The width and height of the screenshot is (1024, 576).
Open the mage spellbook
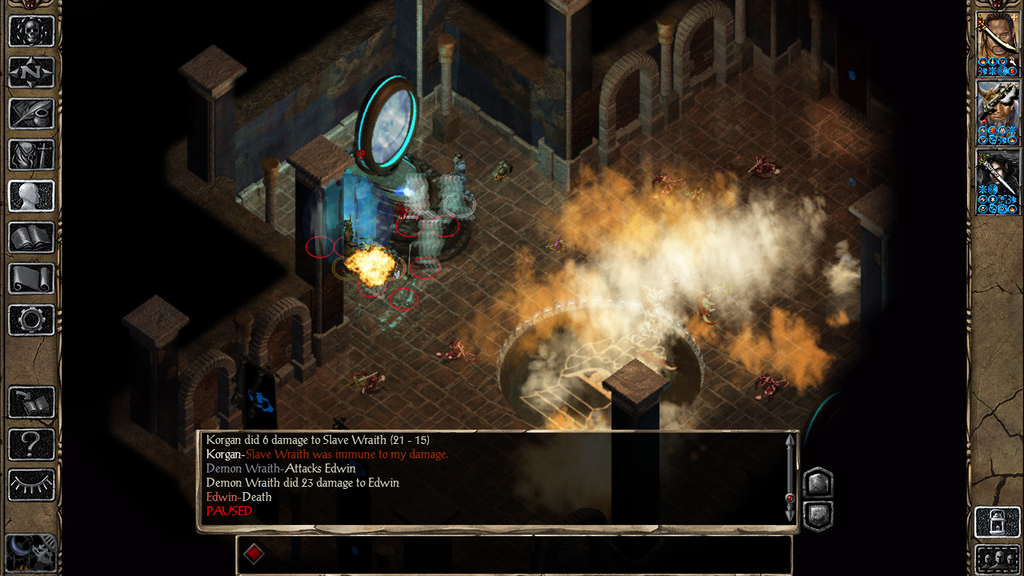[31, 237]
